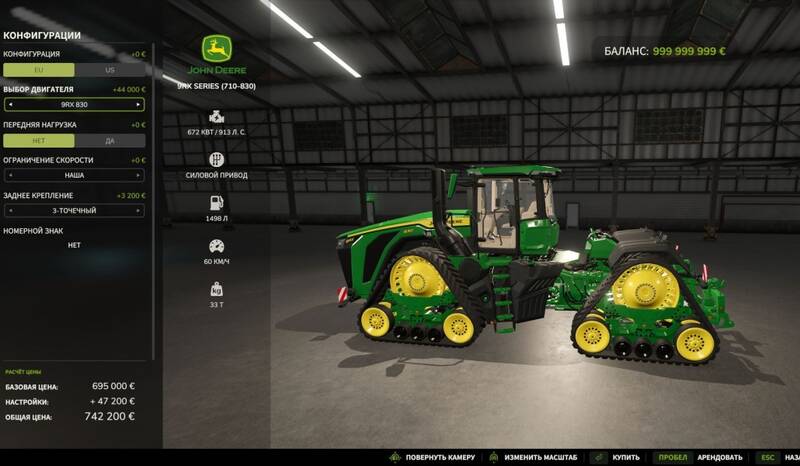
Task: Buy the tractor with Купить
Action: pos(625,456)
